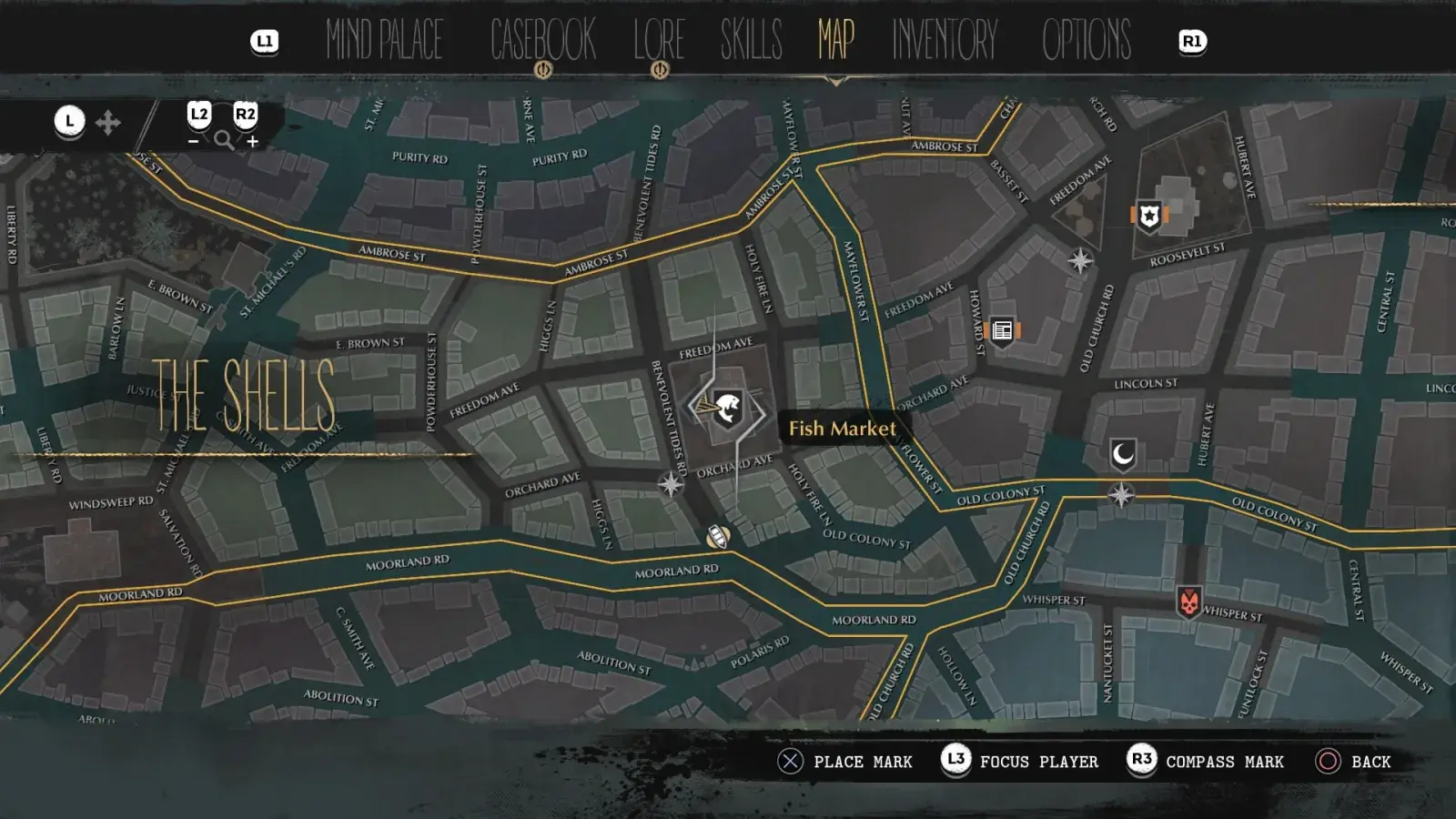Image resolution: width=1456 pixels, height=819 pixels.
Task: Click the shield badge marker near Roosevelt St
Action: point(1149,217)
